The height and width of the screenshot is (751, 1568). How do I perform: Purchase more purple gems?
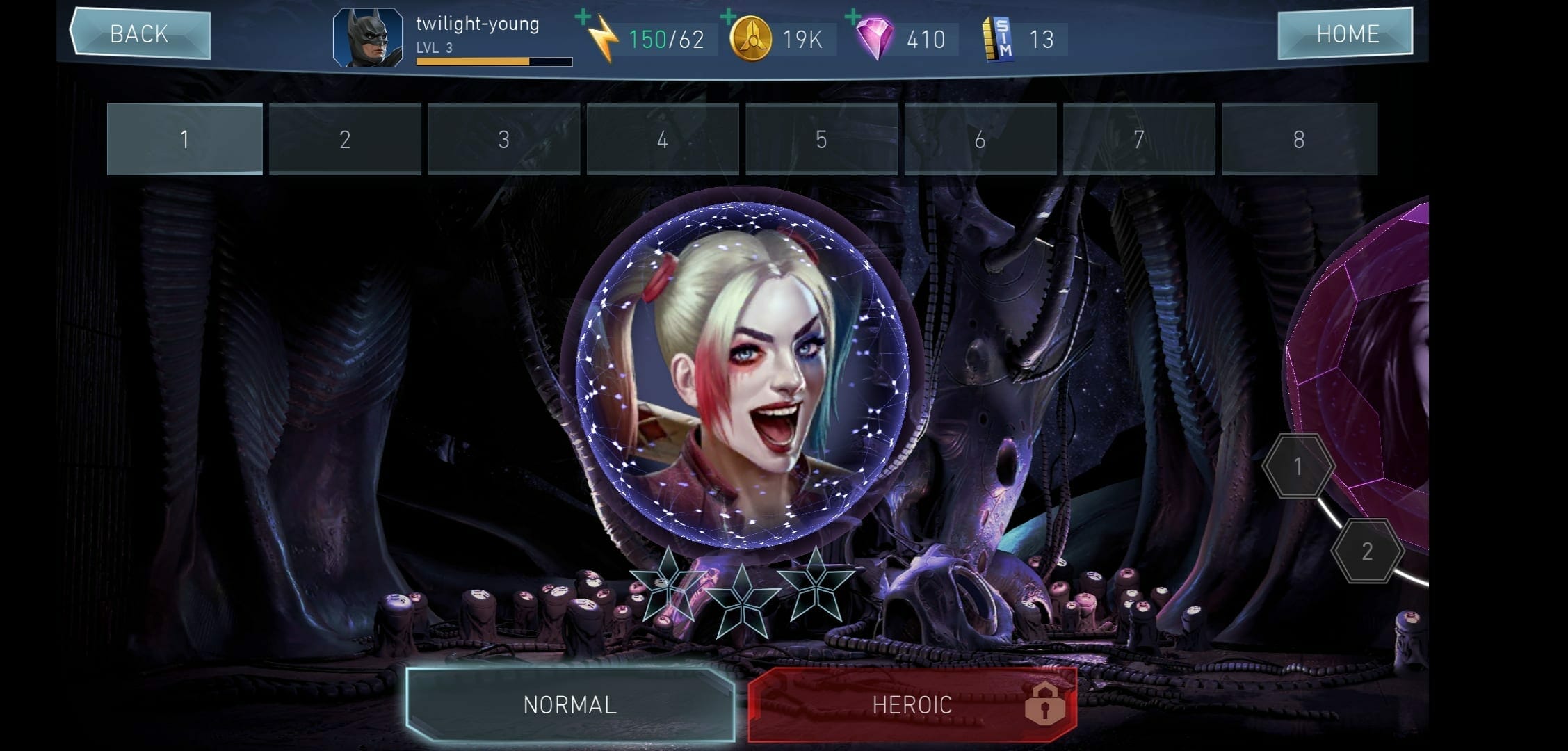coord(874,38)
